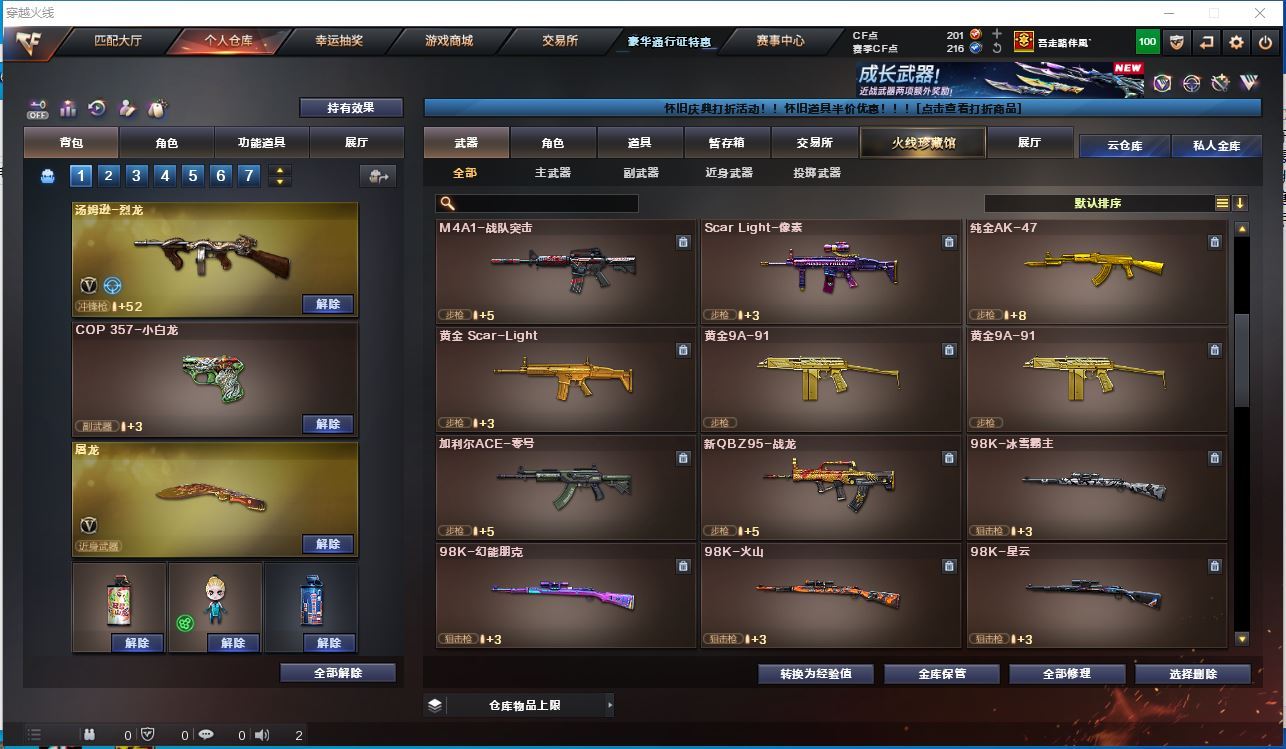Screen dimensions: 1286x749
Task: Select backpack number 3
Action: pyautogui.click(x=137, y=176)
